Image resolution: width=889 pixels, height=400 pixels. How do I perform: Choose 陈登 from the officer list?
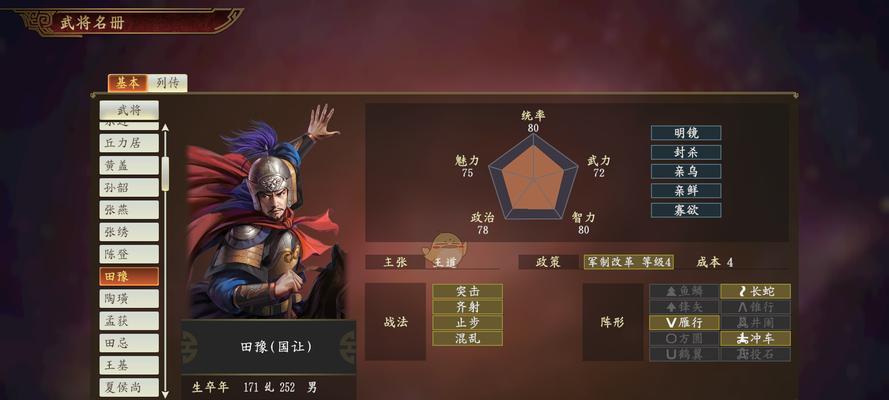129,254
